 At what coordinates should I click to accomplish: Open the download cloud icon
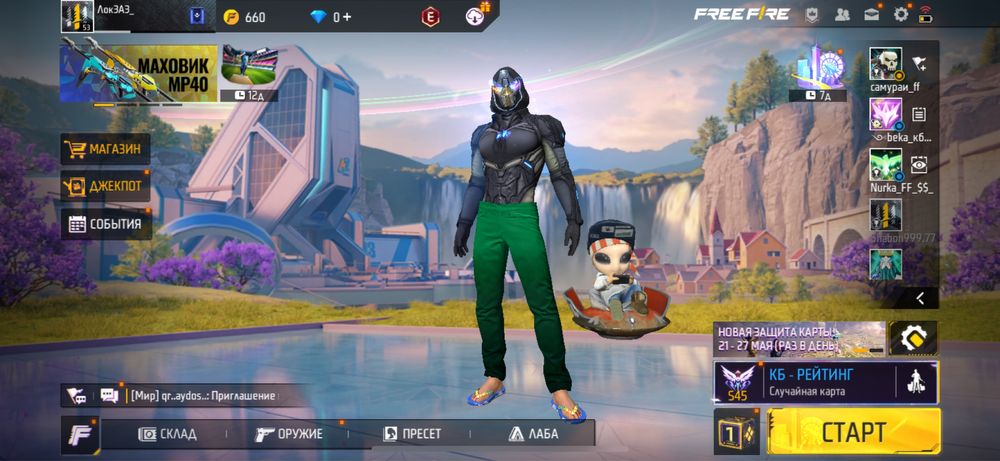[x=476, y=16]
